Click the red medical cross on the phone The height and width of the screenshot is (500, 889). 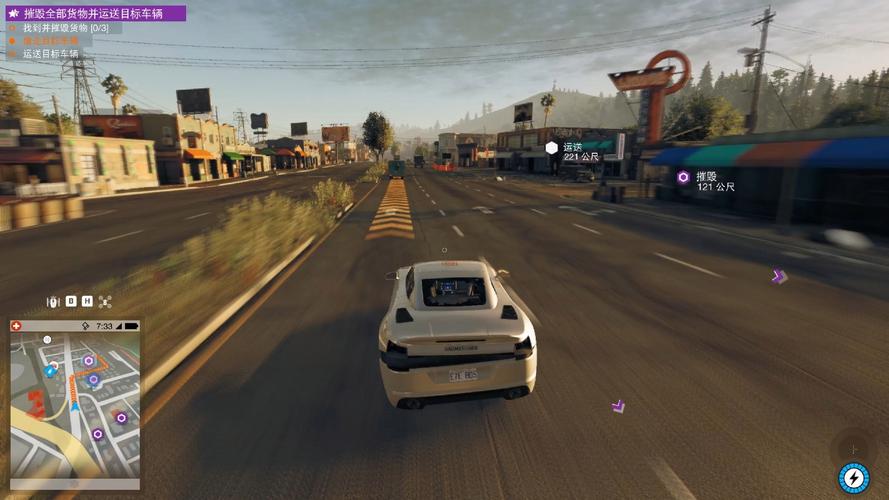tap(17, 326)
